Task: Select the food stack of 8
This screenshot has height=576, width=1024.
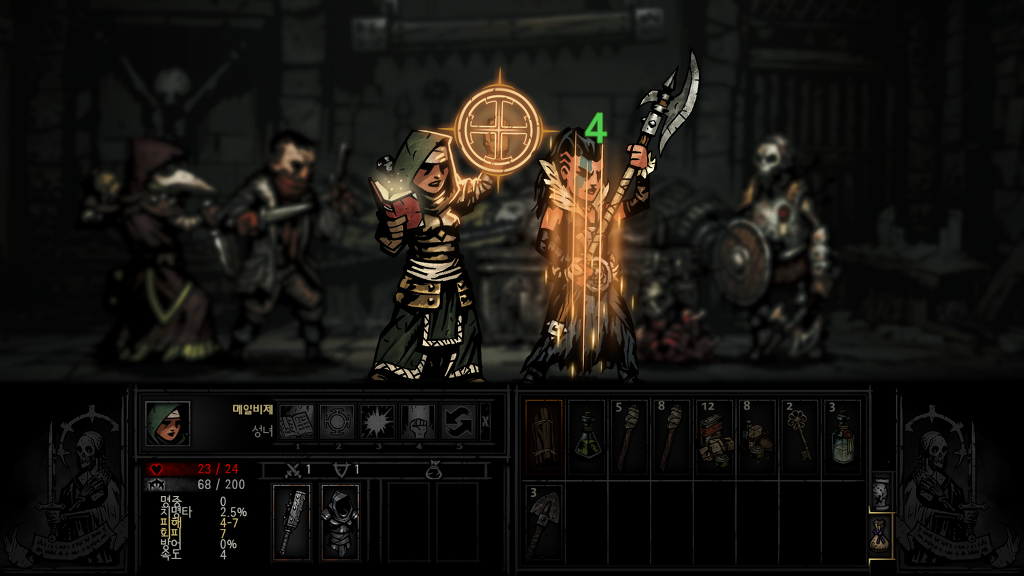Action: coord(758,436)
